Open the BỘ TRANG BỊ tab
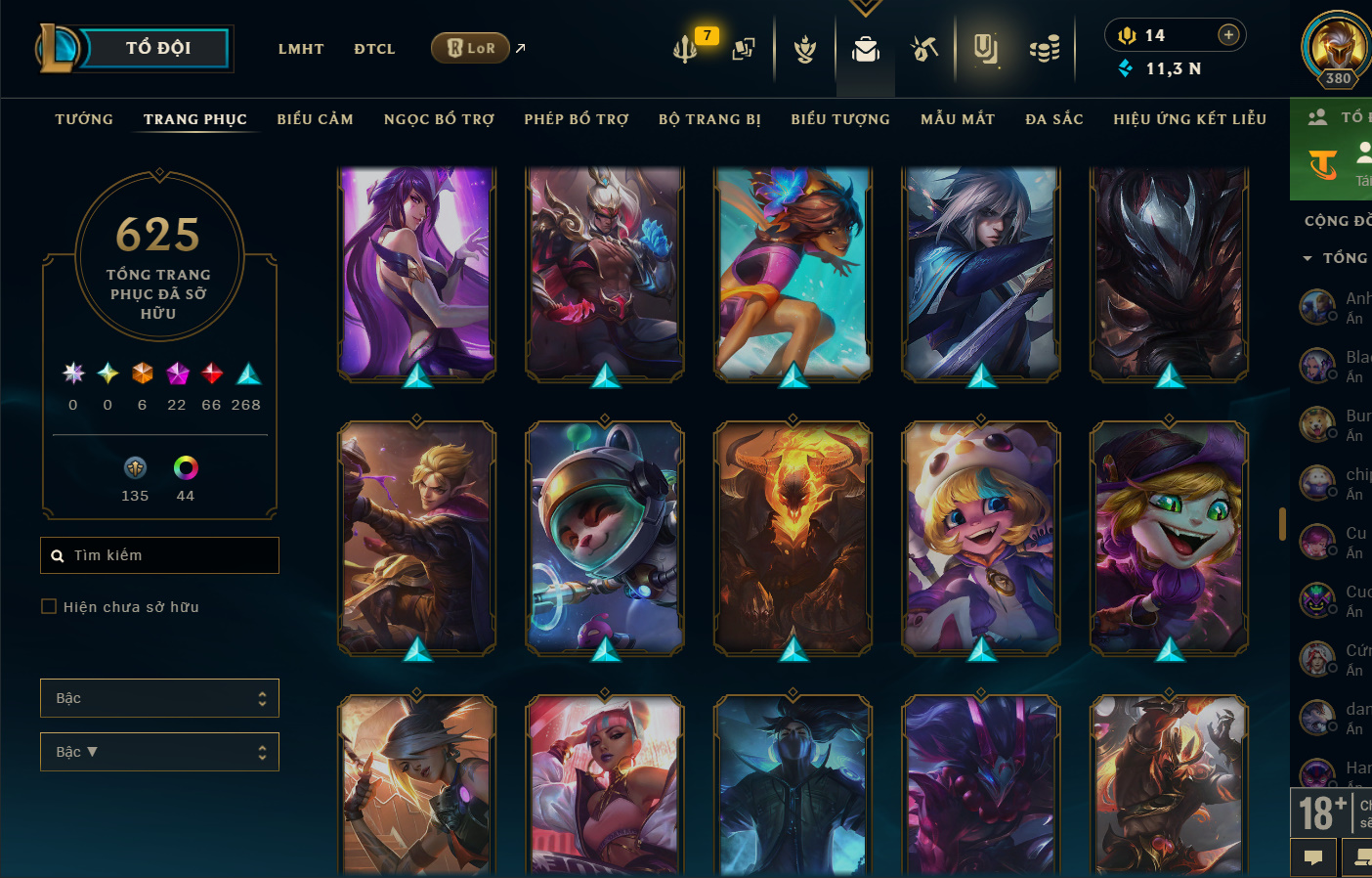1372x878 pixels. click(709, 119)
